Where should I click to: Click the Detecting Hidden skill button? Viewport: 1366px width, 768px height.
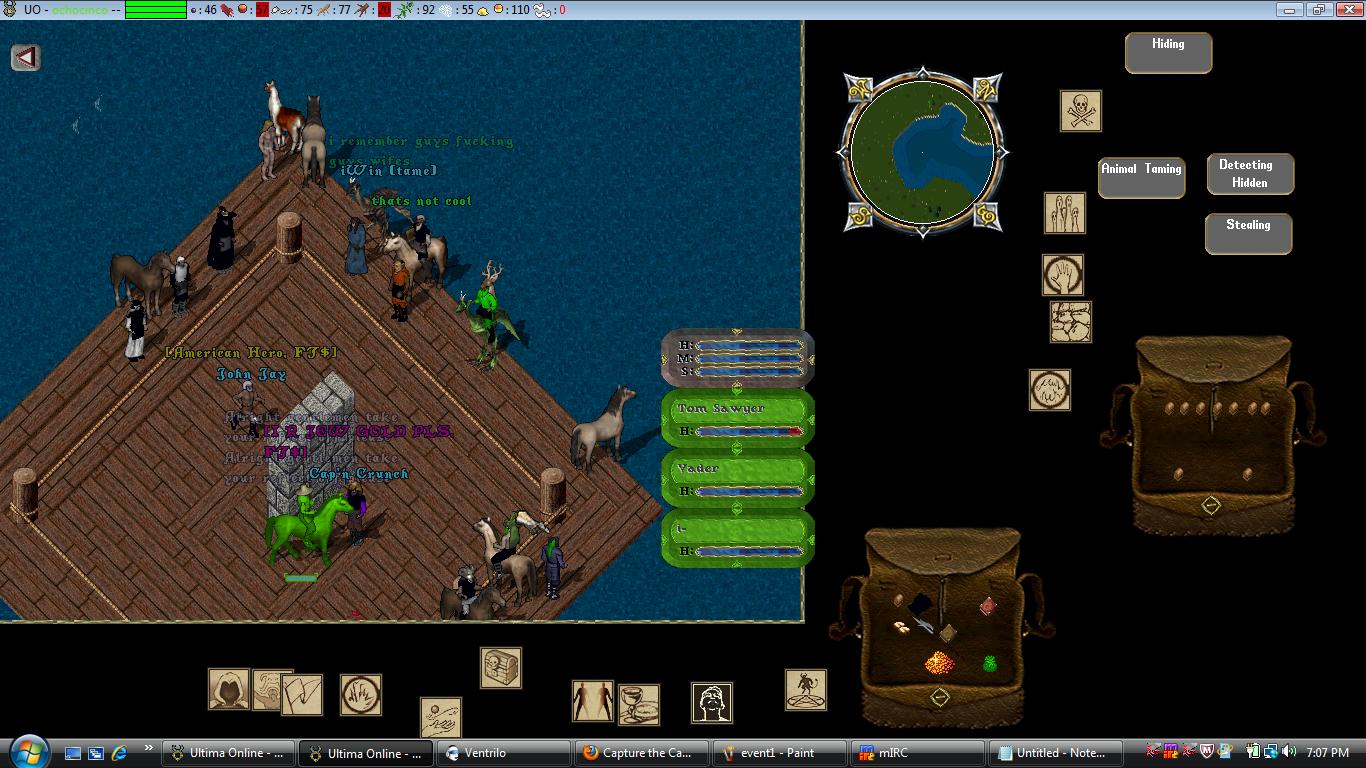[x=1250, y=173]
